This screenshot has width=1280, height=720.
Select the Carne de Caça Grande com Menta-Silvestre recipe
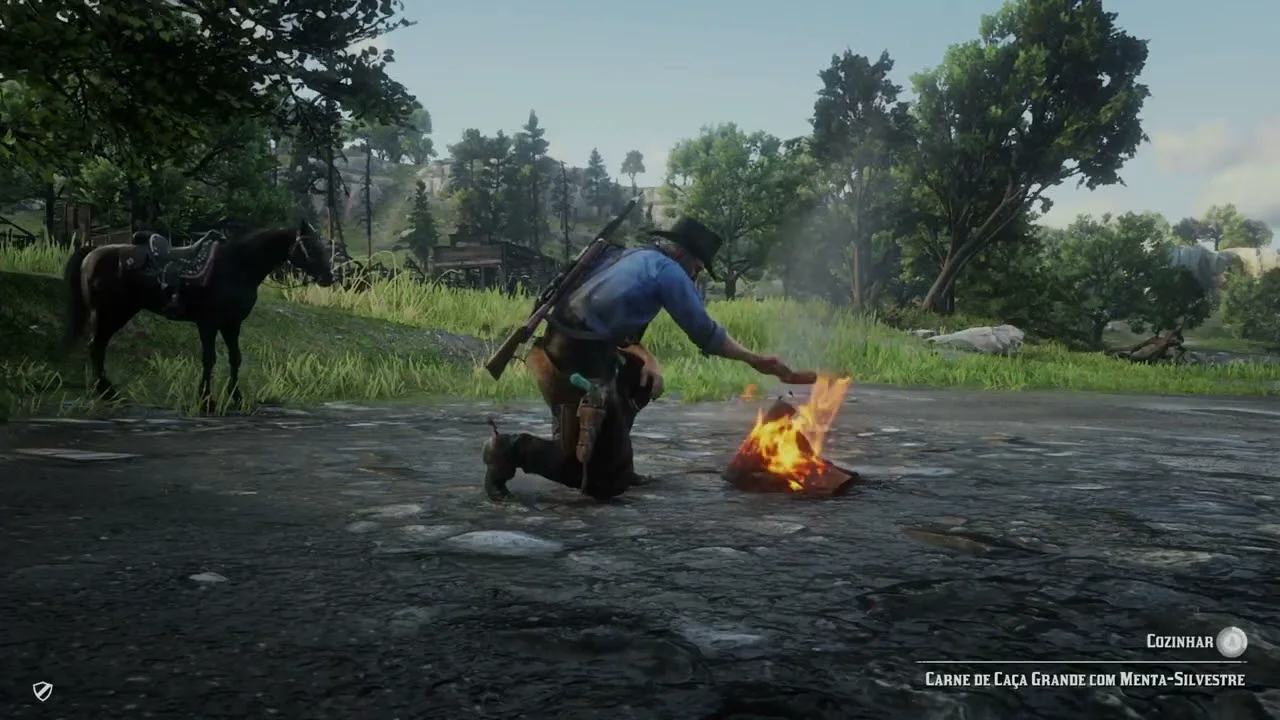coord(1084,679)
